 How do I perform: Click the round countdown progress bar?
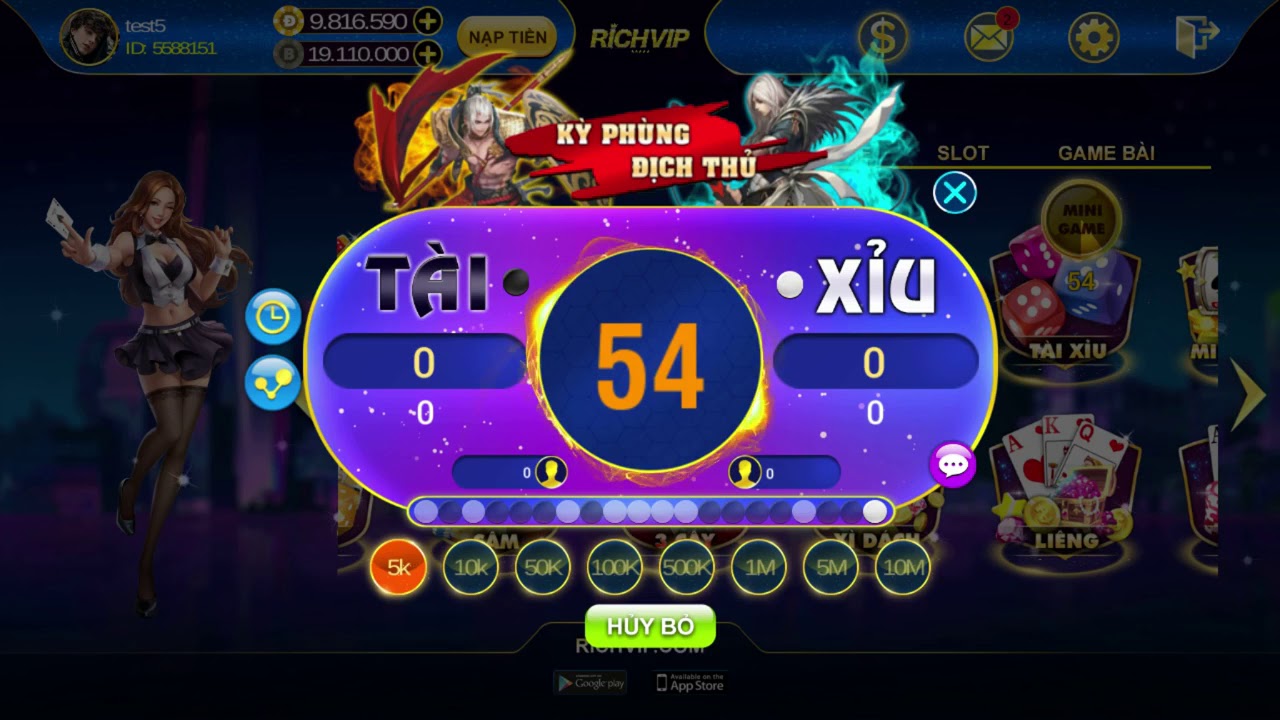pos(652,510)
